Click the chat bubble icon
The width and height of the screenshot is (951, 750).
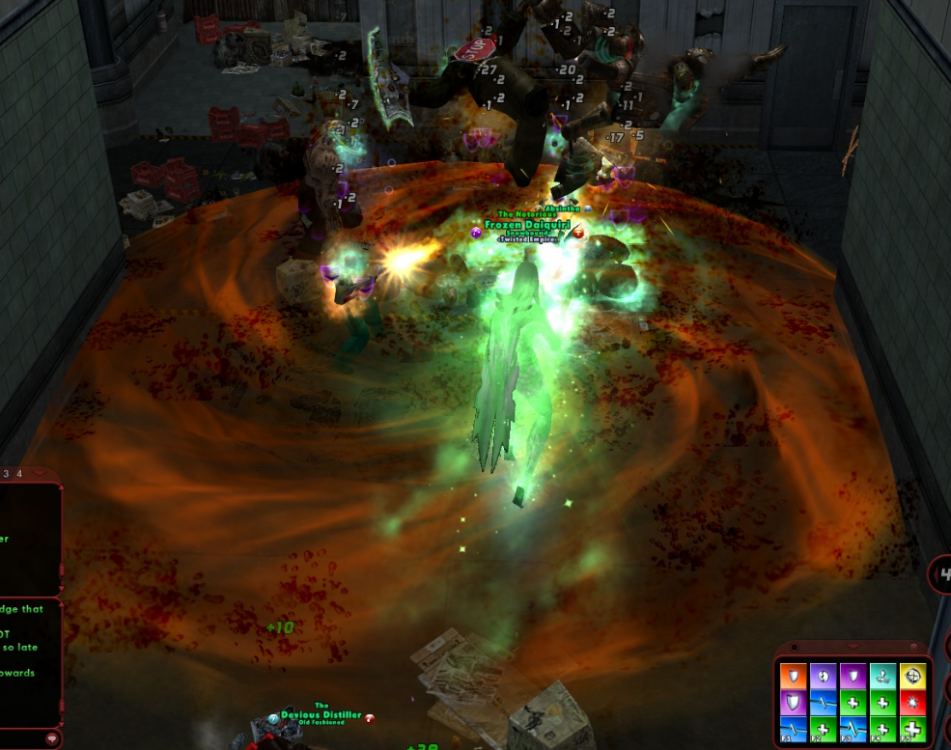(53, 738)
